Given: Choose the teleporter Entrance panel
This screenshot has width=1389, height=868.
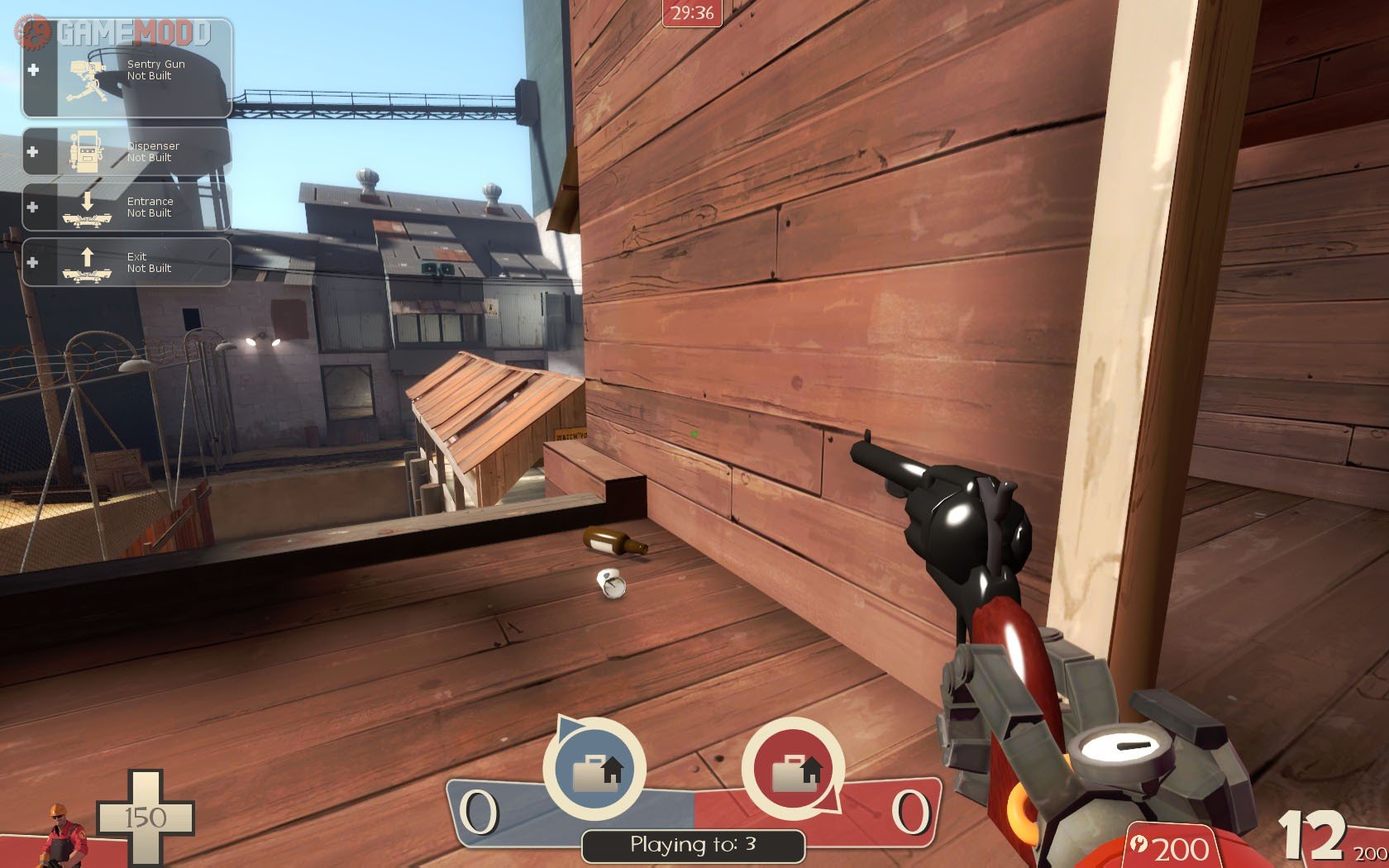Looking at the screenshot, I should (126, 207).
